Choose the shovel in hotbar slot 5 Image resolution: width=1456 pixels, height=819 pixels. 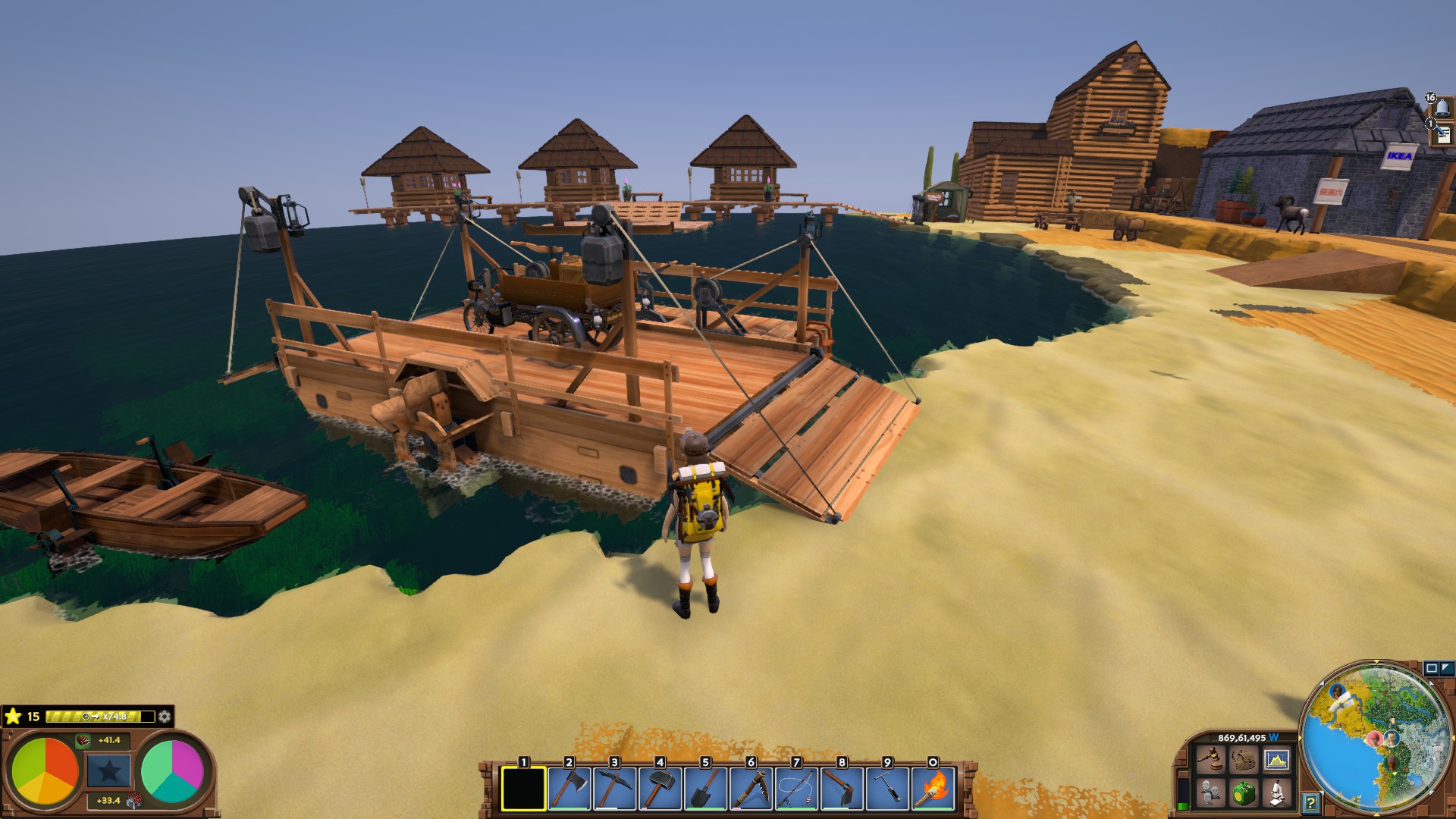point(705,789)
